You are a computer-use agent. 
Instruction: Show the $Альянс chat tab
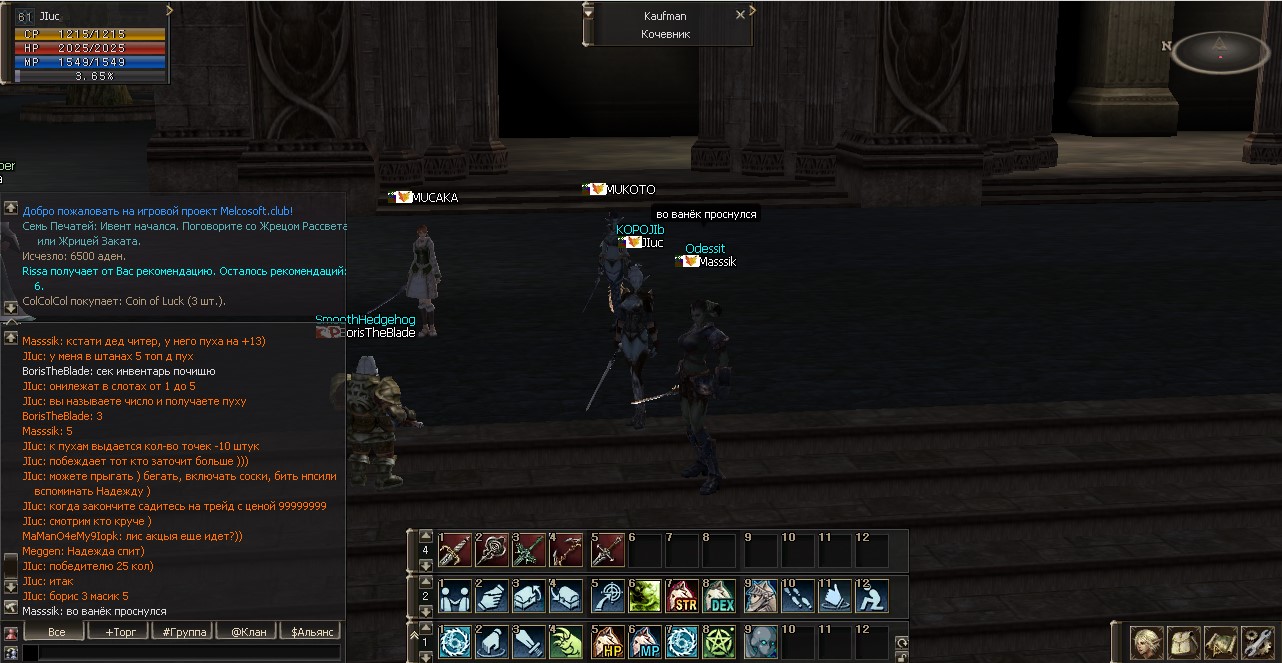pyautogui.click(x=311, y=632)
